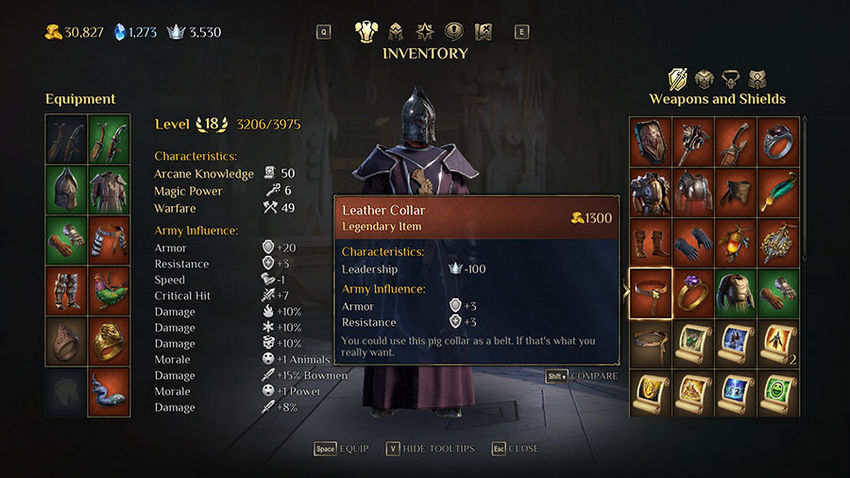Select the dark gloves item
Image resolution: width=850 pixels, height=478 pixels.
point(693,242)
